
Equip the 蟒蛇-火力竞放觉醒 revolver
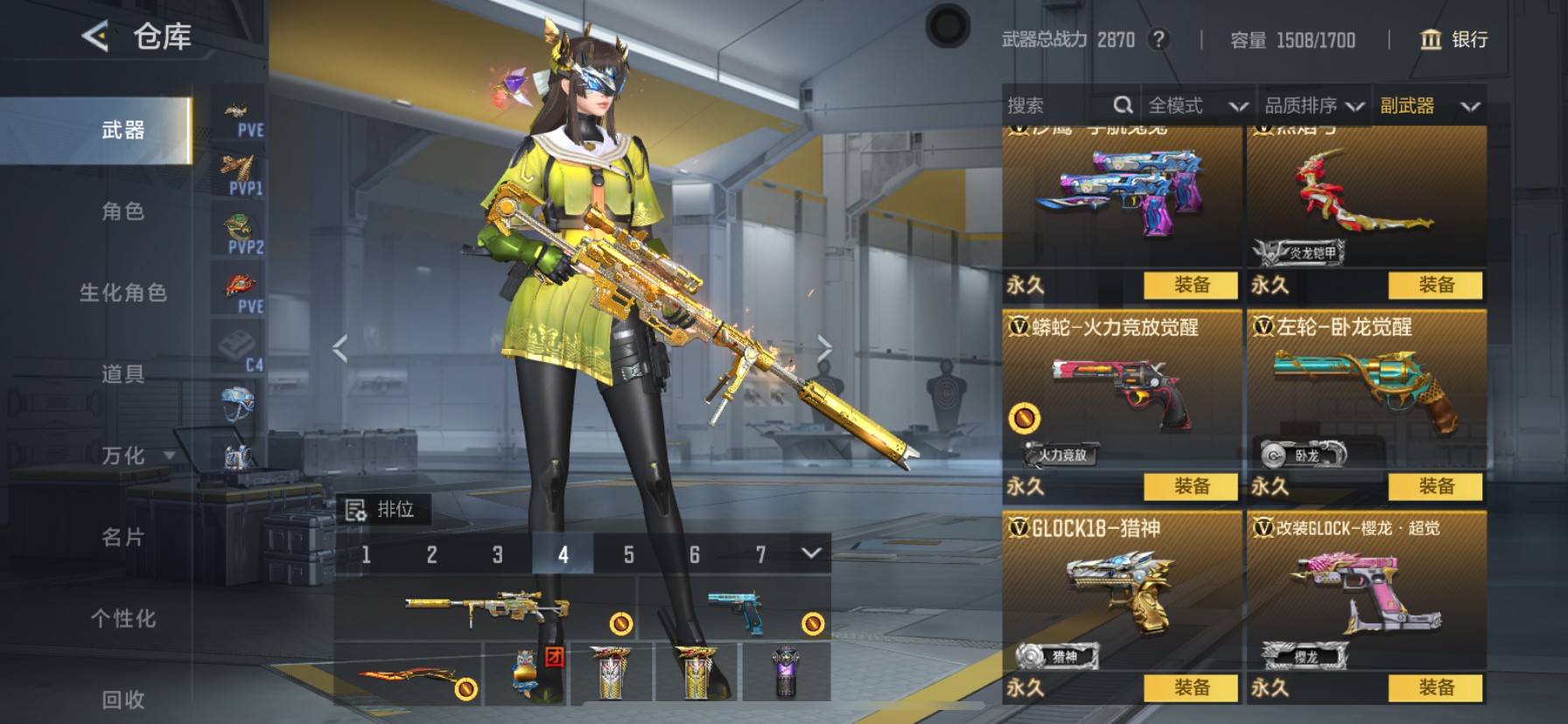[x=1191, y=486]
